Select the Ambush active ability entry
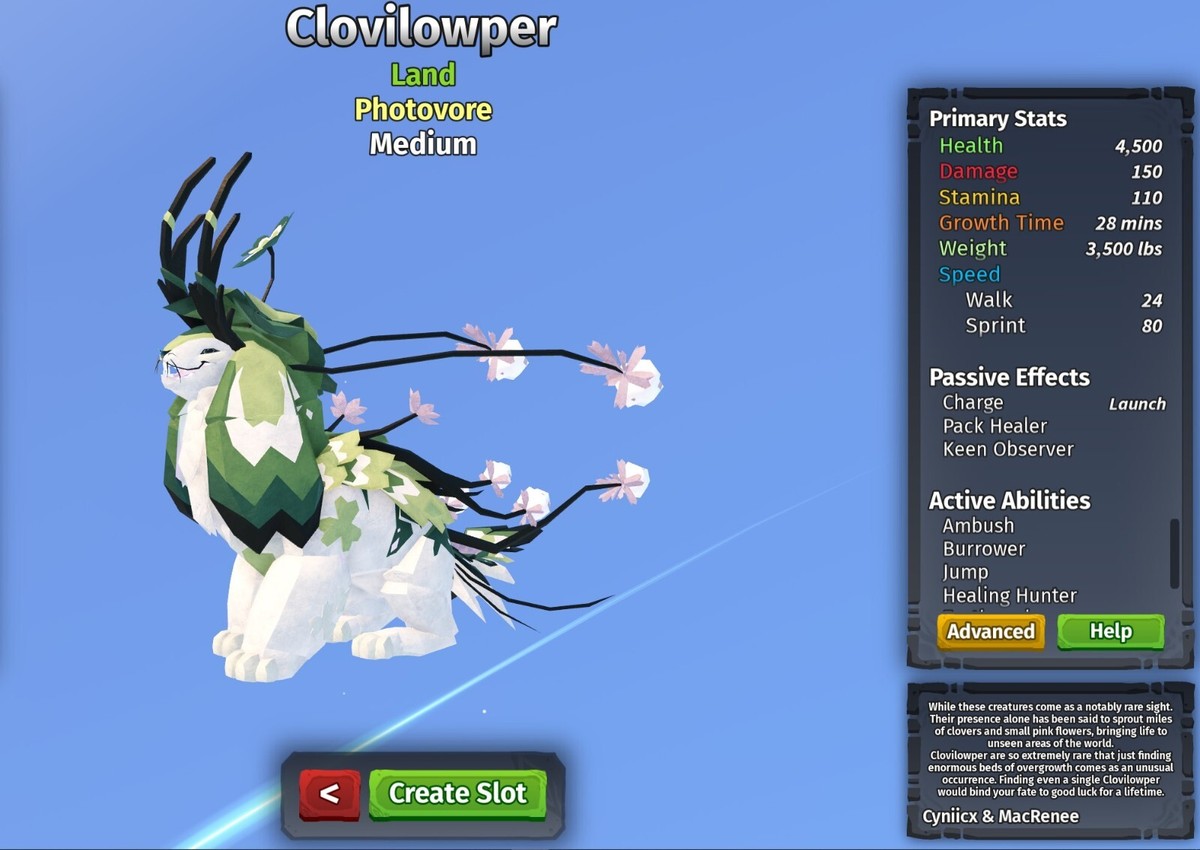 pyautogui.click(x=978, y=526)
